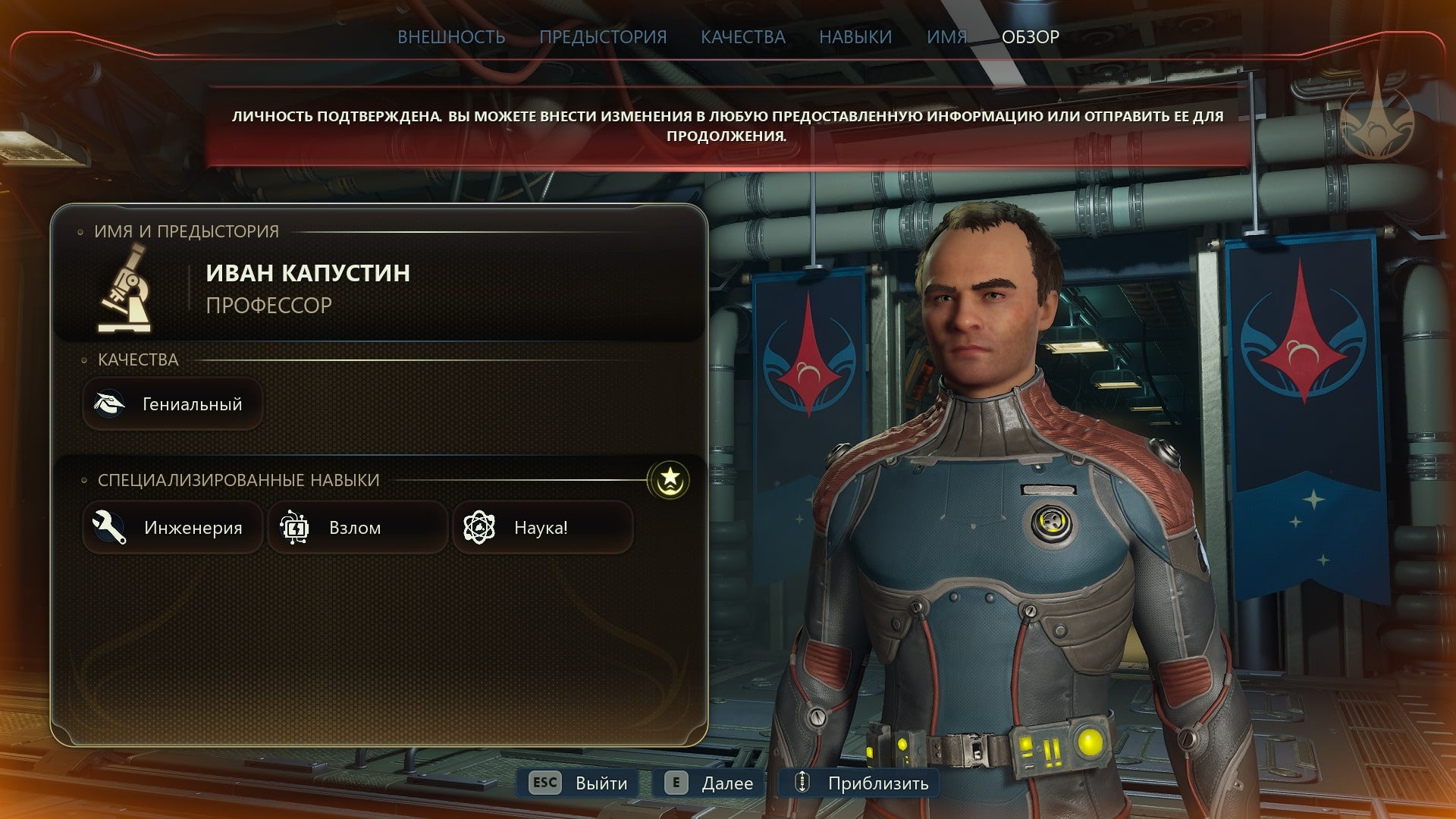Show the ОБЗОР tab
This screenshot has width=1456, height=819.
click(x=1030, y=37)
